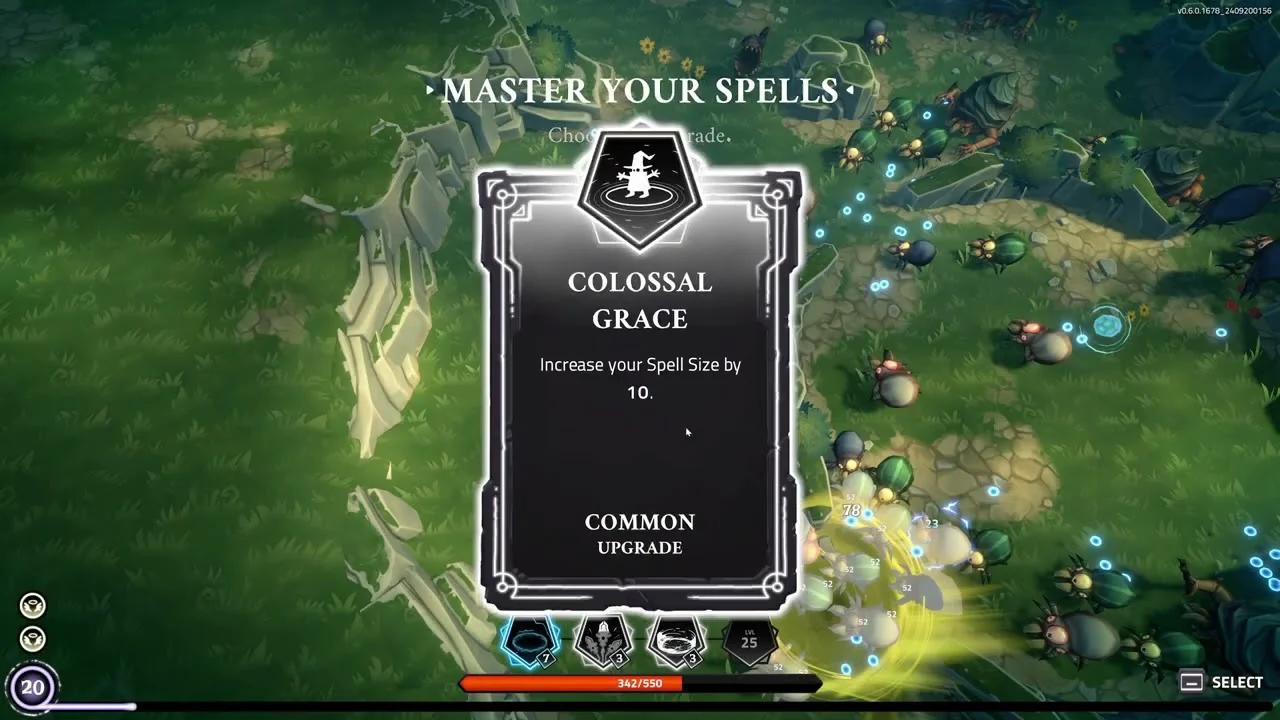This screenshot has width=1280, height=720.
Task: Click the Spell Size description text
Action: click(640, 378)
